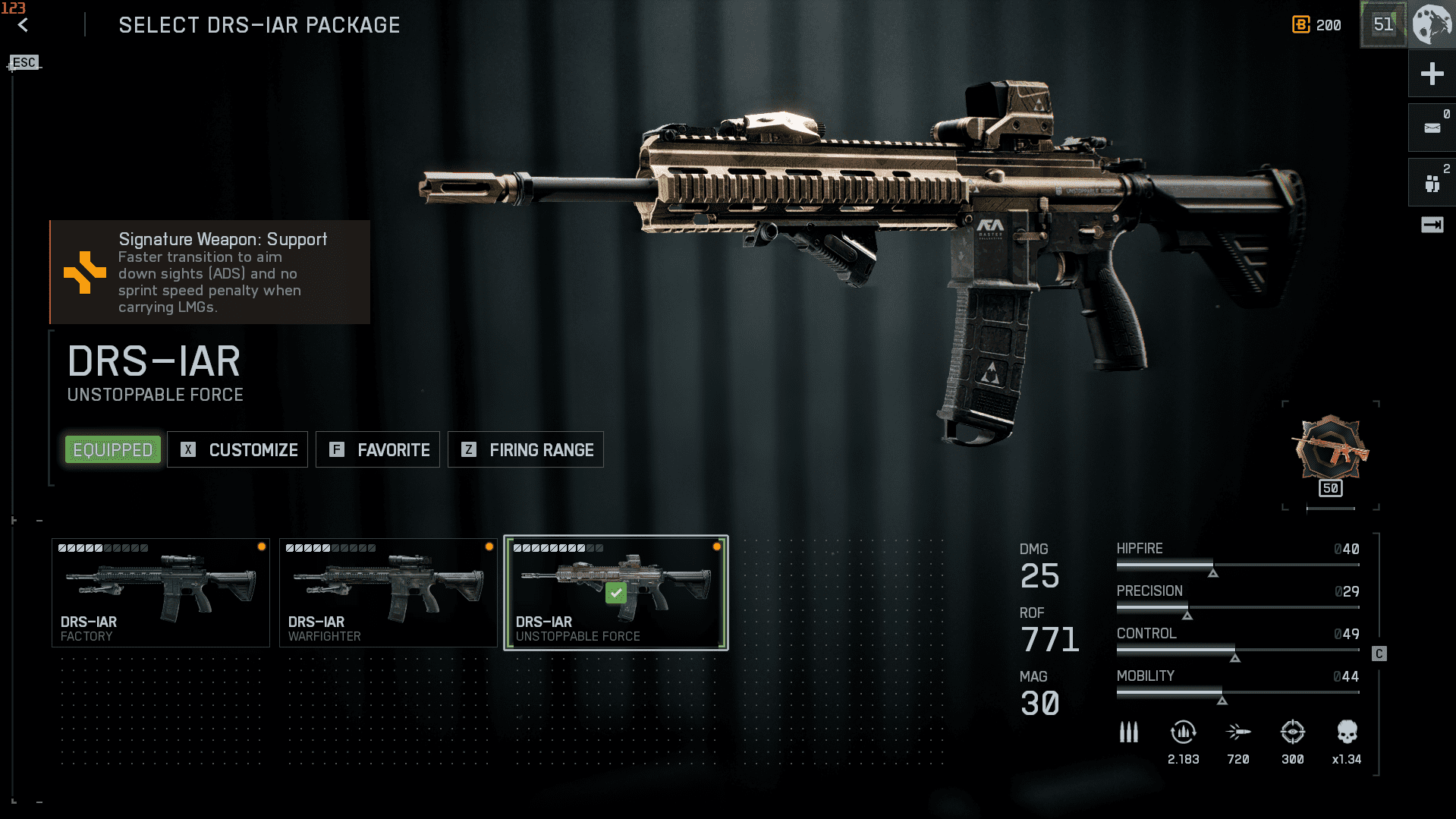Mark the package as Favorite

[378, 450]
